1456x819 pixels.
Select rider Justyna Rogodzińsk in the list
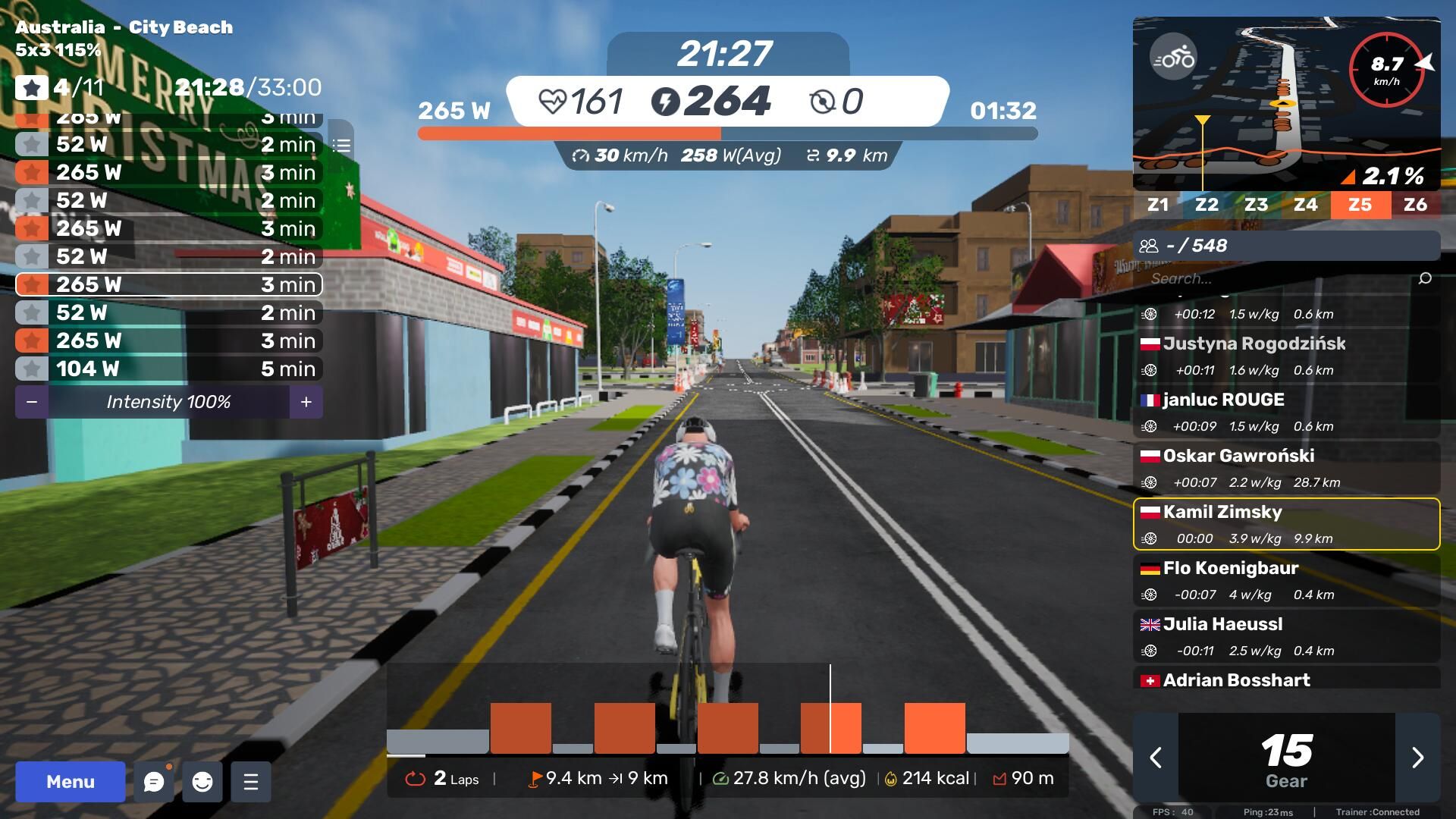[1286, 355]
